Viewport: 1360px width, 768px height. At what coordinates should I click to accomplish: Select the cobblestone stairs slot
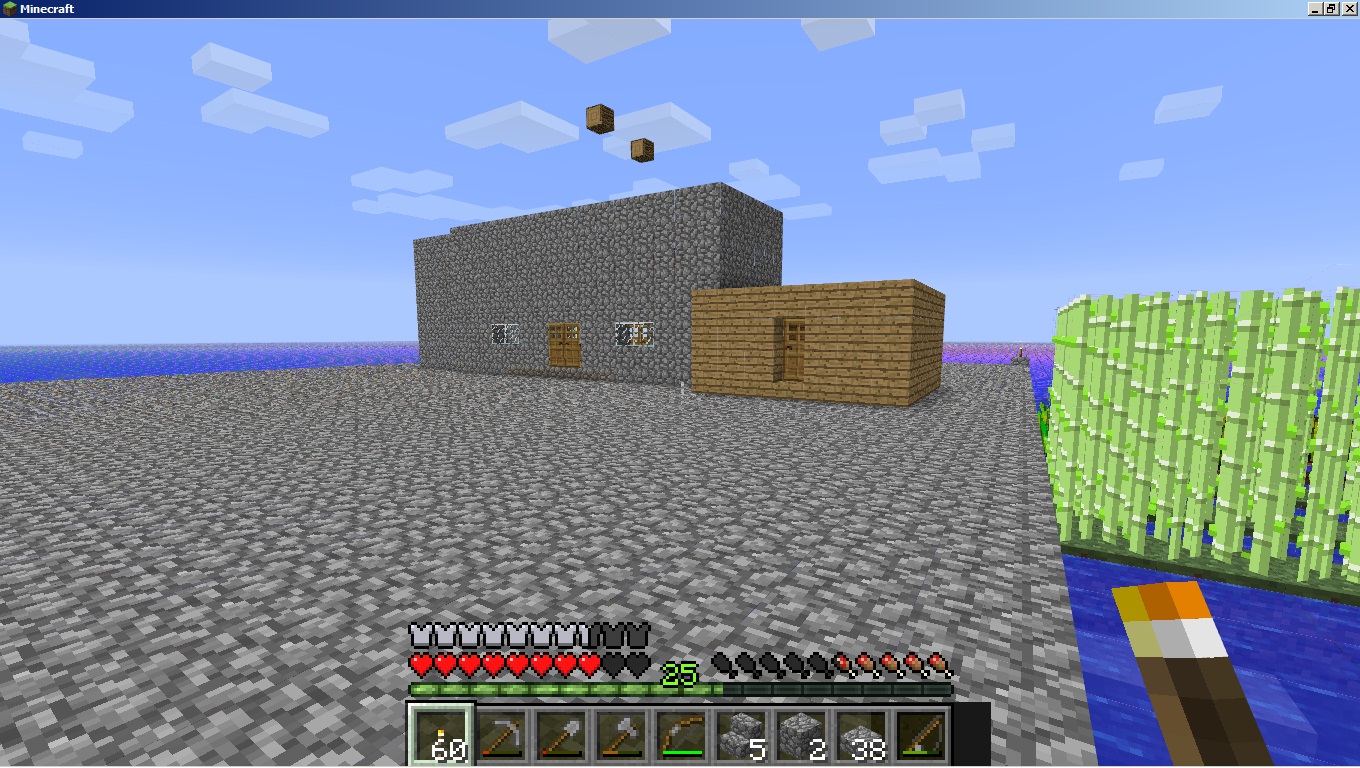click(740, 736)
